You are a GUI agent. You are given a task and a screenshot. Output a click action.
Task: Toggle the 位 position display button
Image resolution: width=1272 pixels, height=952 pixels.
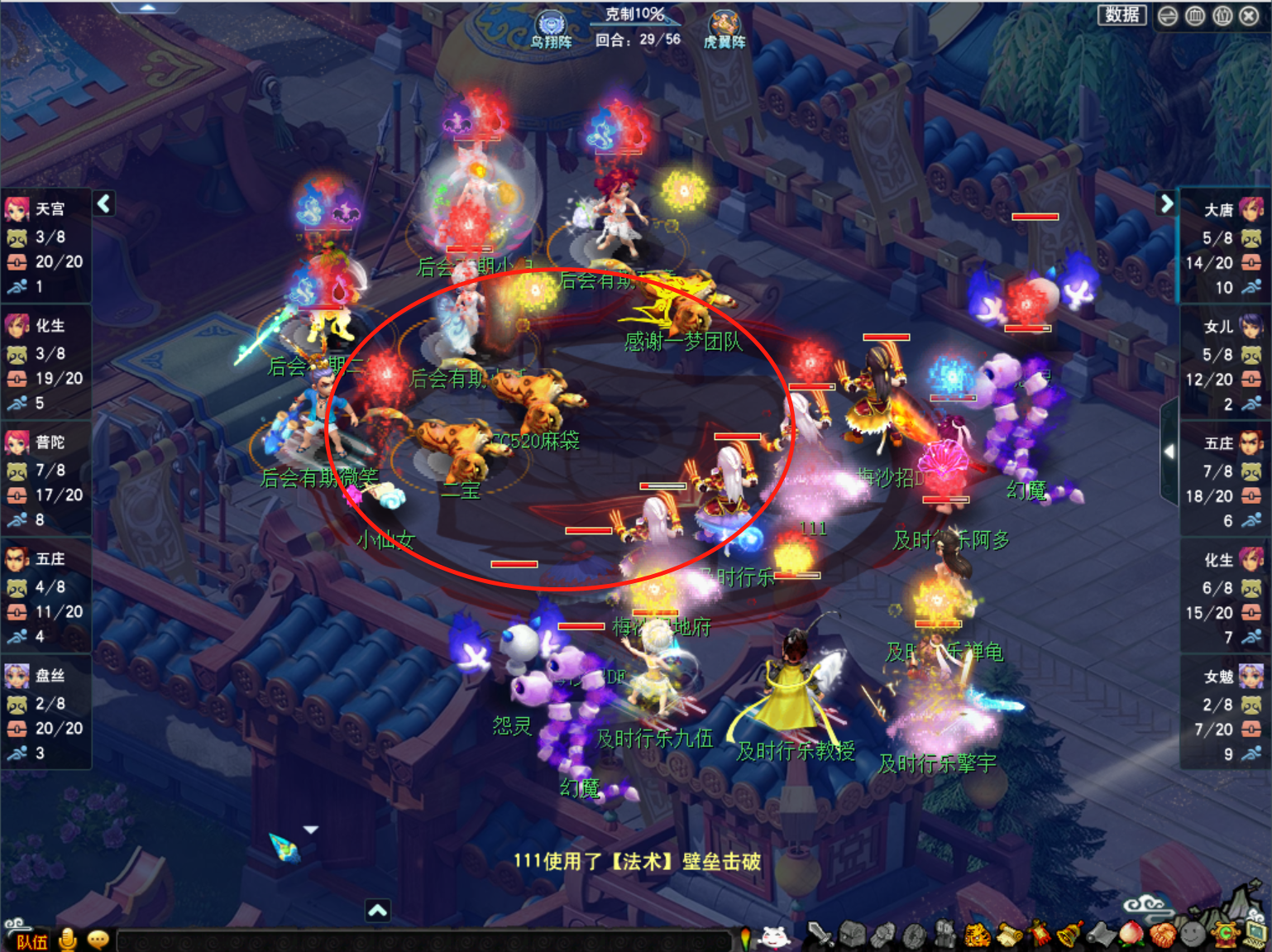click(1222, 16)
